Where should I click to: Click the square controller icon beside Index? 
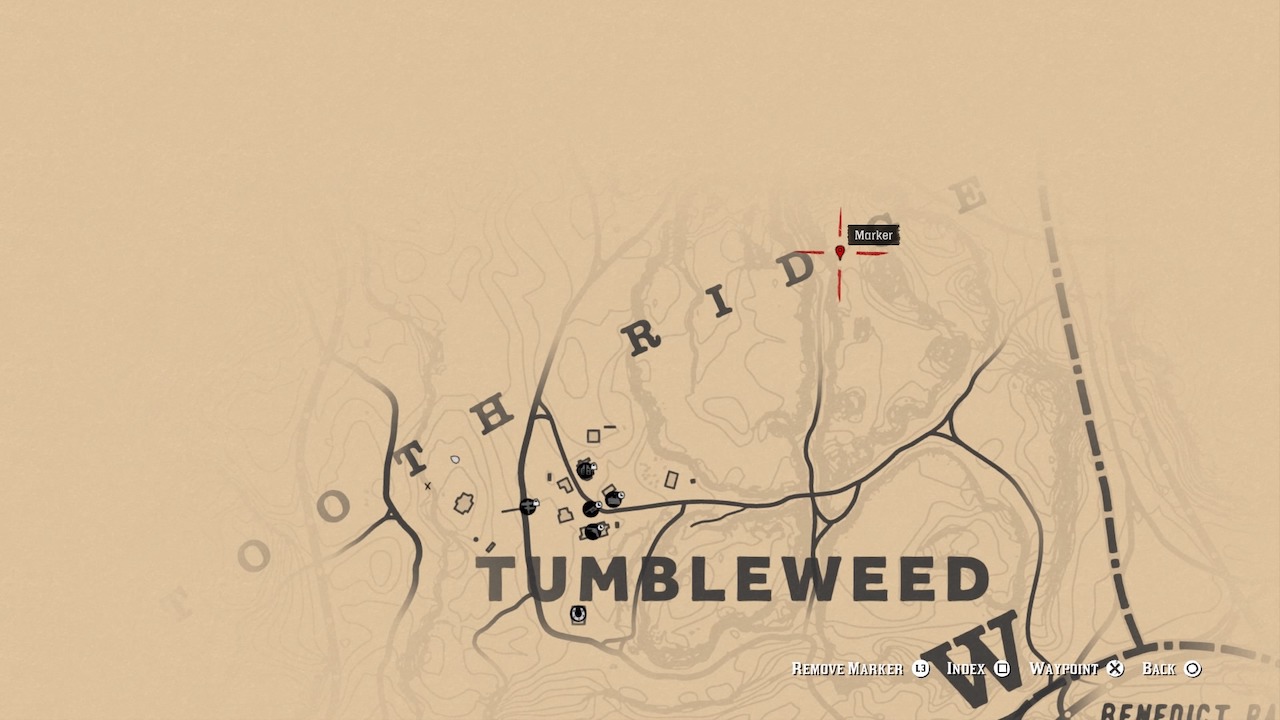click(x=1000, y=668)
